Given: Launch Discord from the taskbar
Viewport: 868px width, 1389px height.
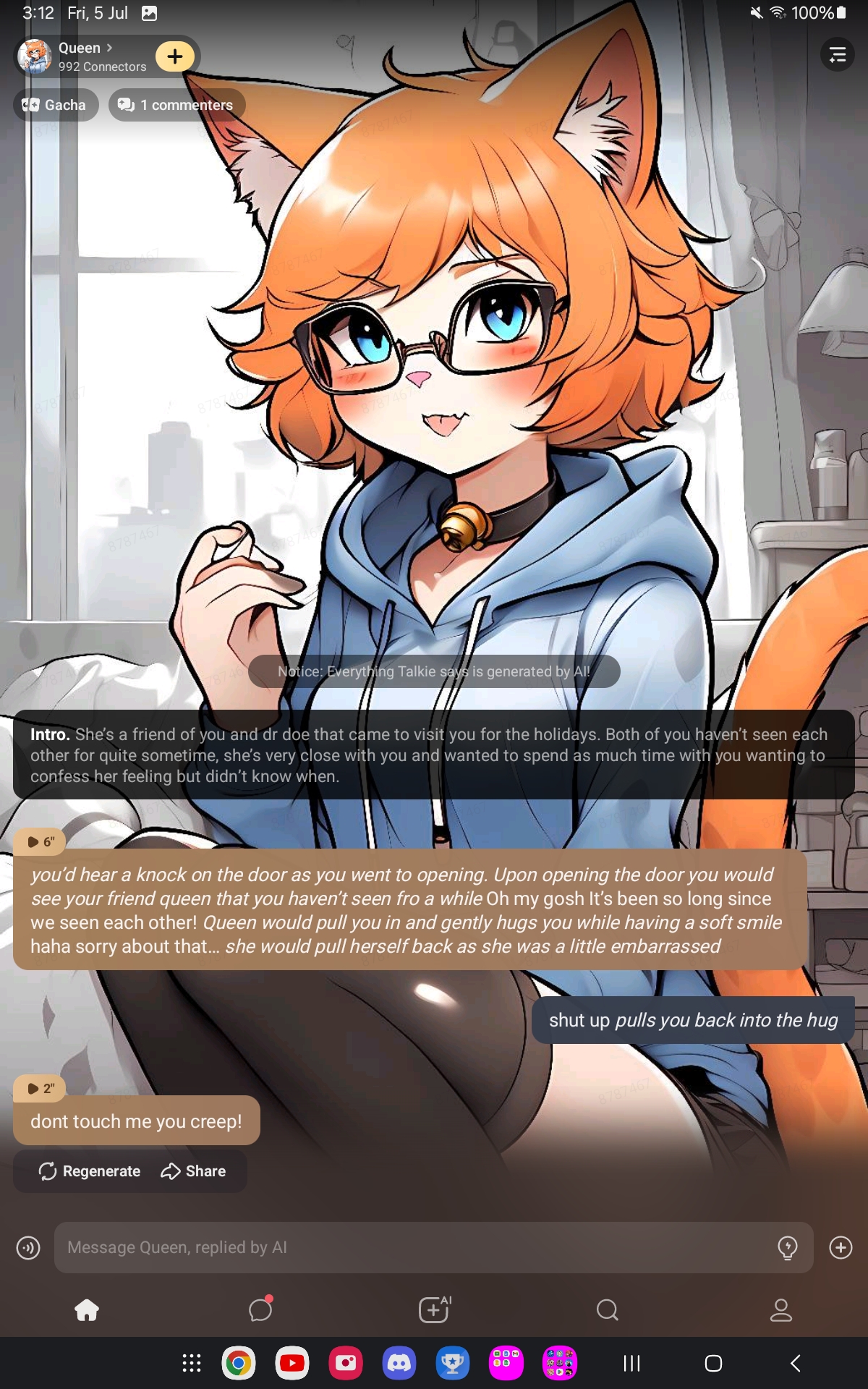Looking at the screenshot, I should click(399, 1364).
